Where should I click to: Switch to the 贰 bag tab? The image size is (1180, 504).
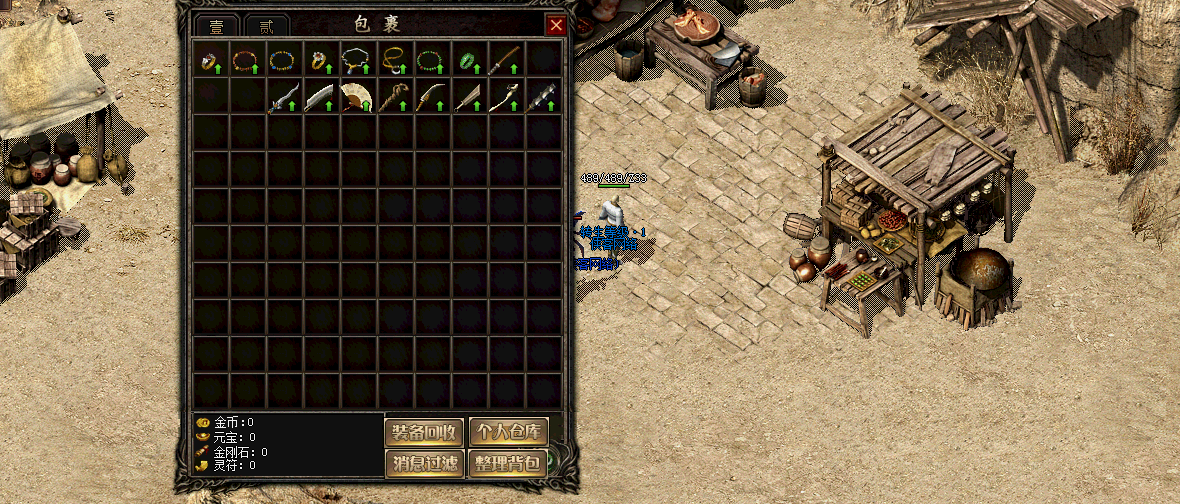pos(266,27)
